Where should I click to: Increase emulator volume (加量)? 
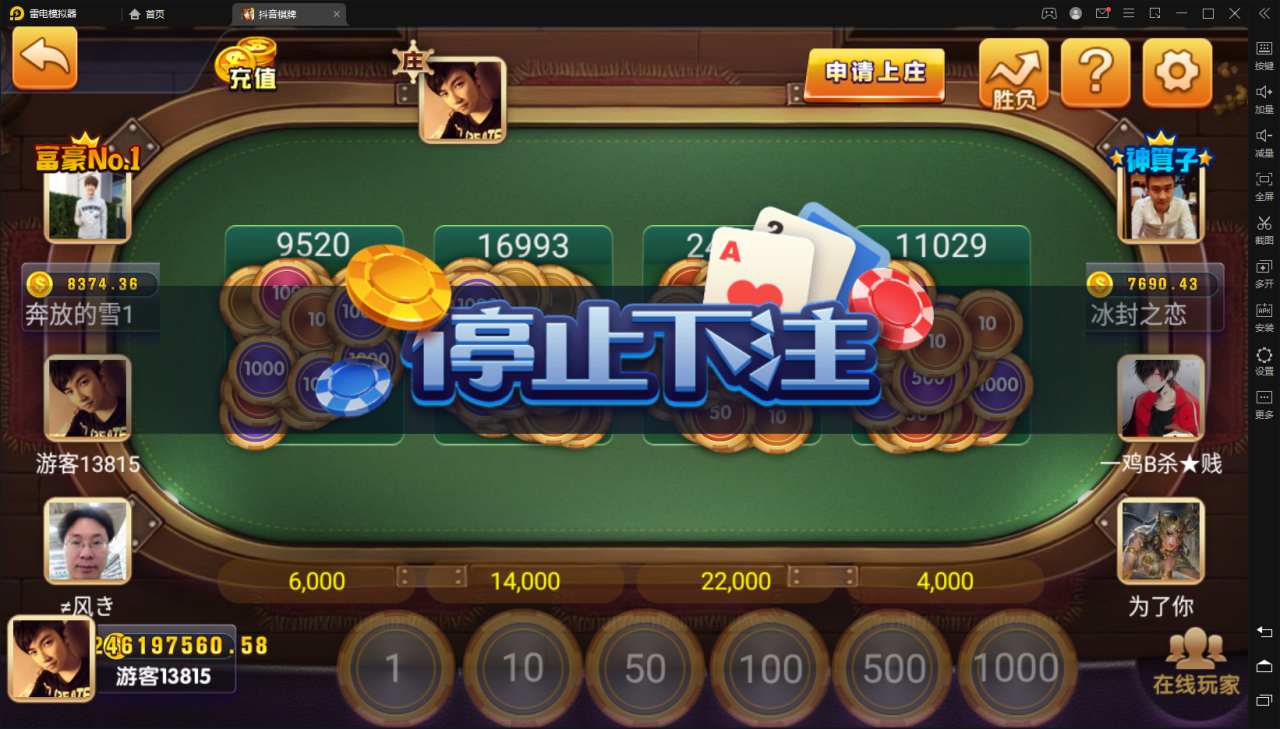[1263, 99]
